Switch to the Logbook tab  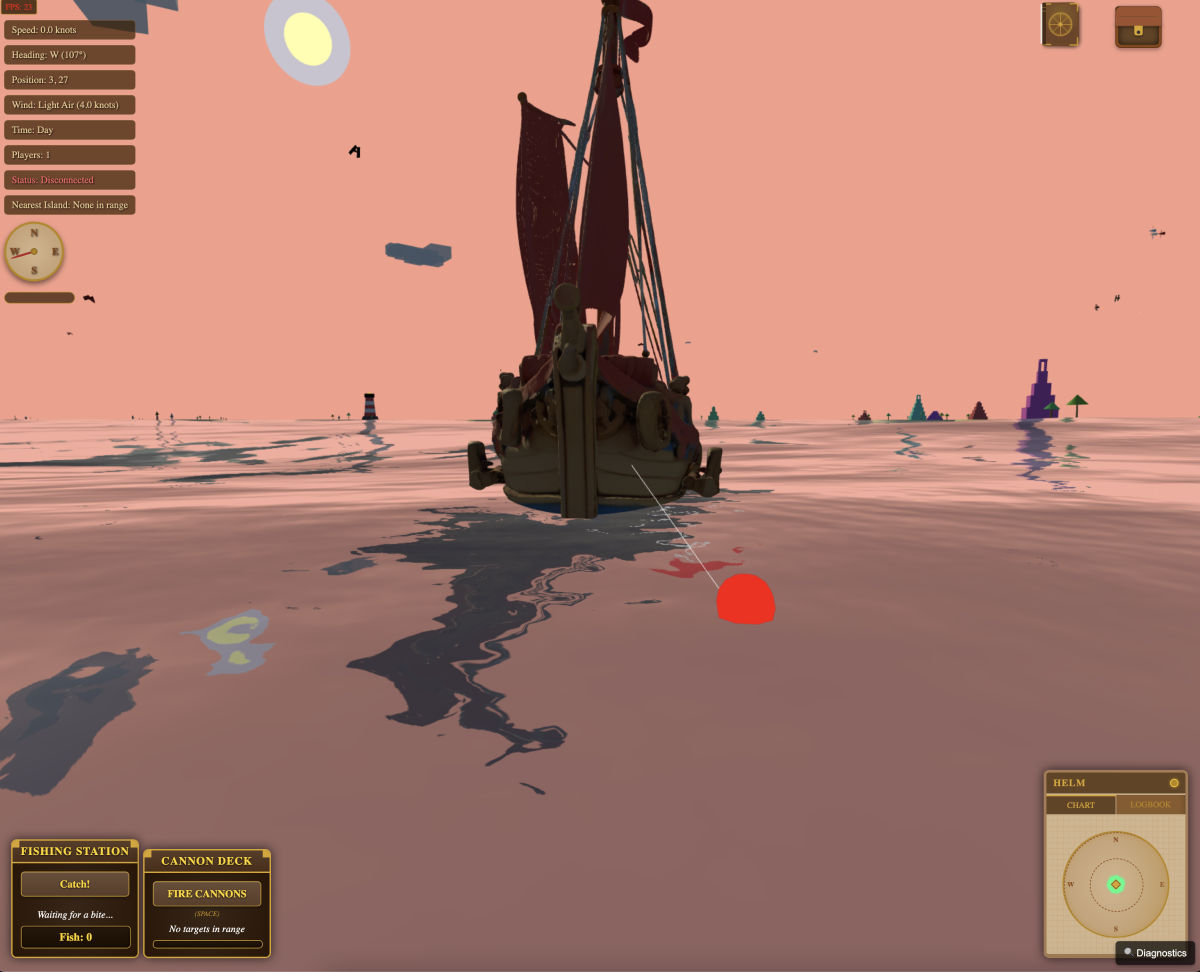pos(1150,805)
